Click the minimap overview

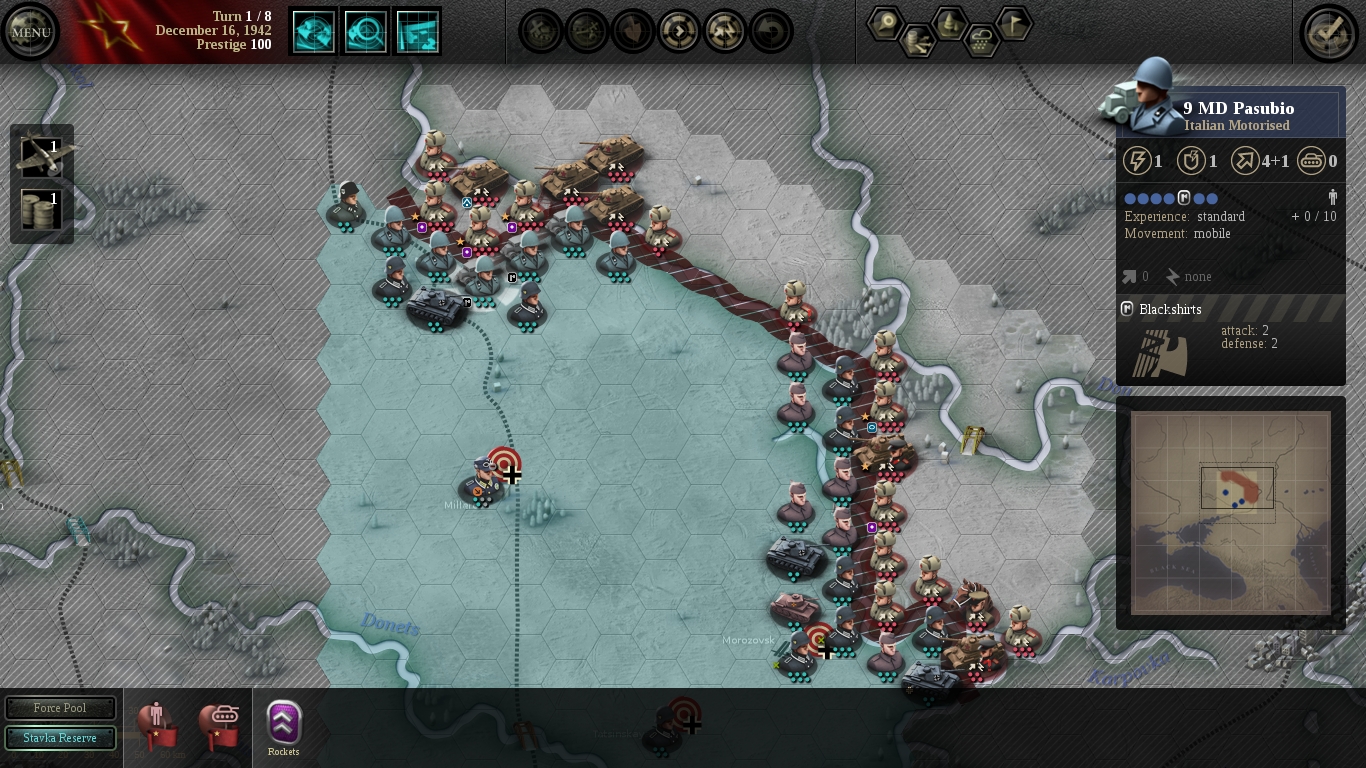click(1230, 512)
